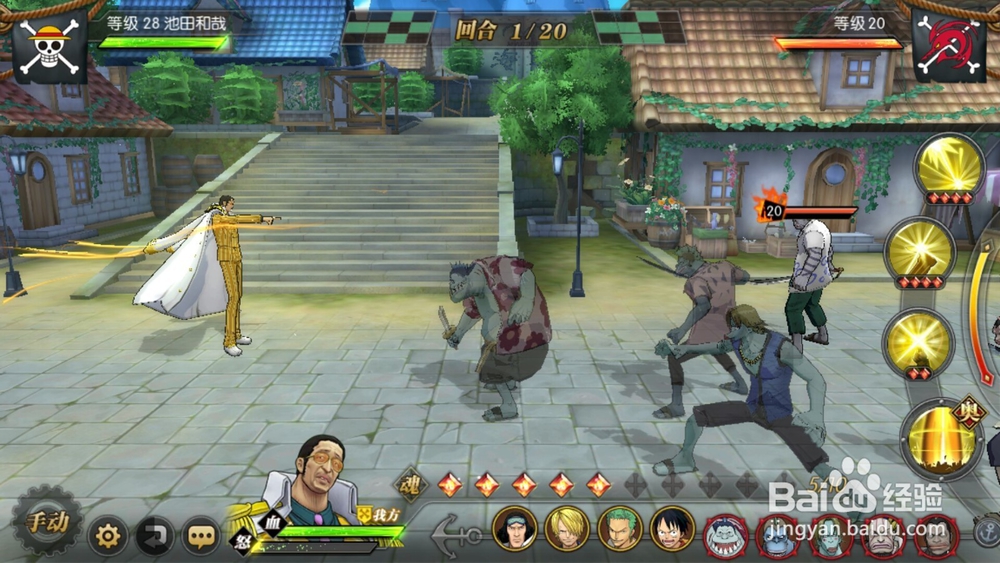The height and width of the screenshot is (563, 1000).
Task: Select the capped black-haired ally portrait
Action: pos(514,528)
